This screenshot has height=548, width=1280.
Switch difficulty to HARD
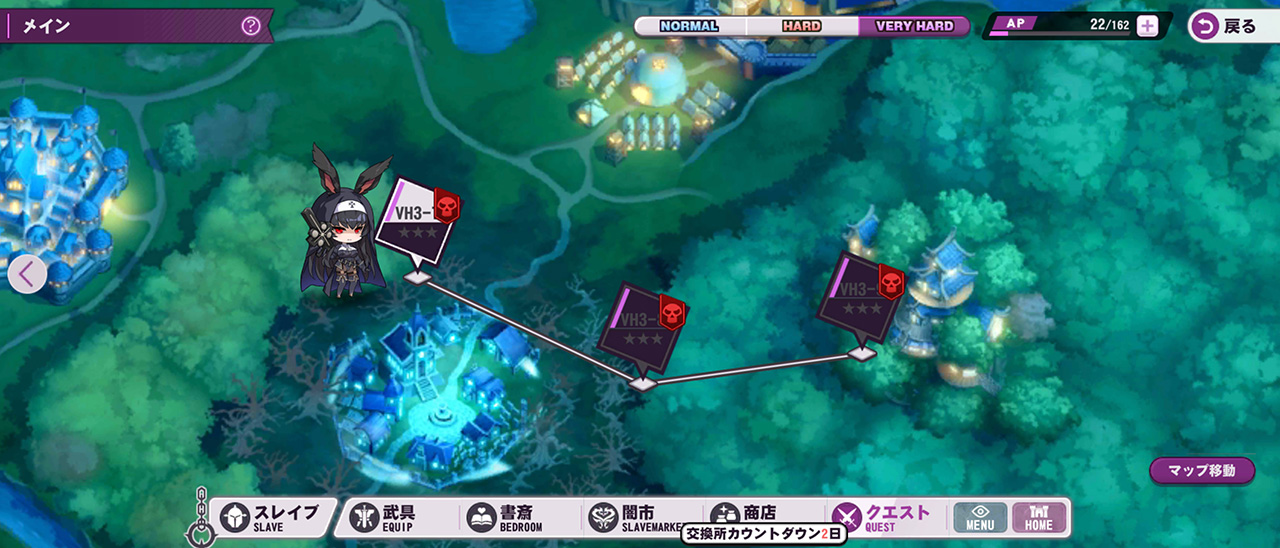tap(801, 26)
